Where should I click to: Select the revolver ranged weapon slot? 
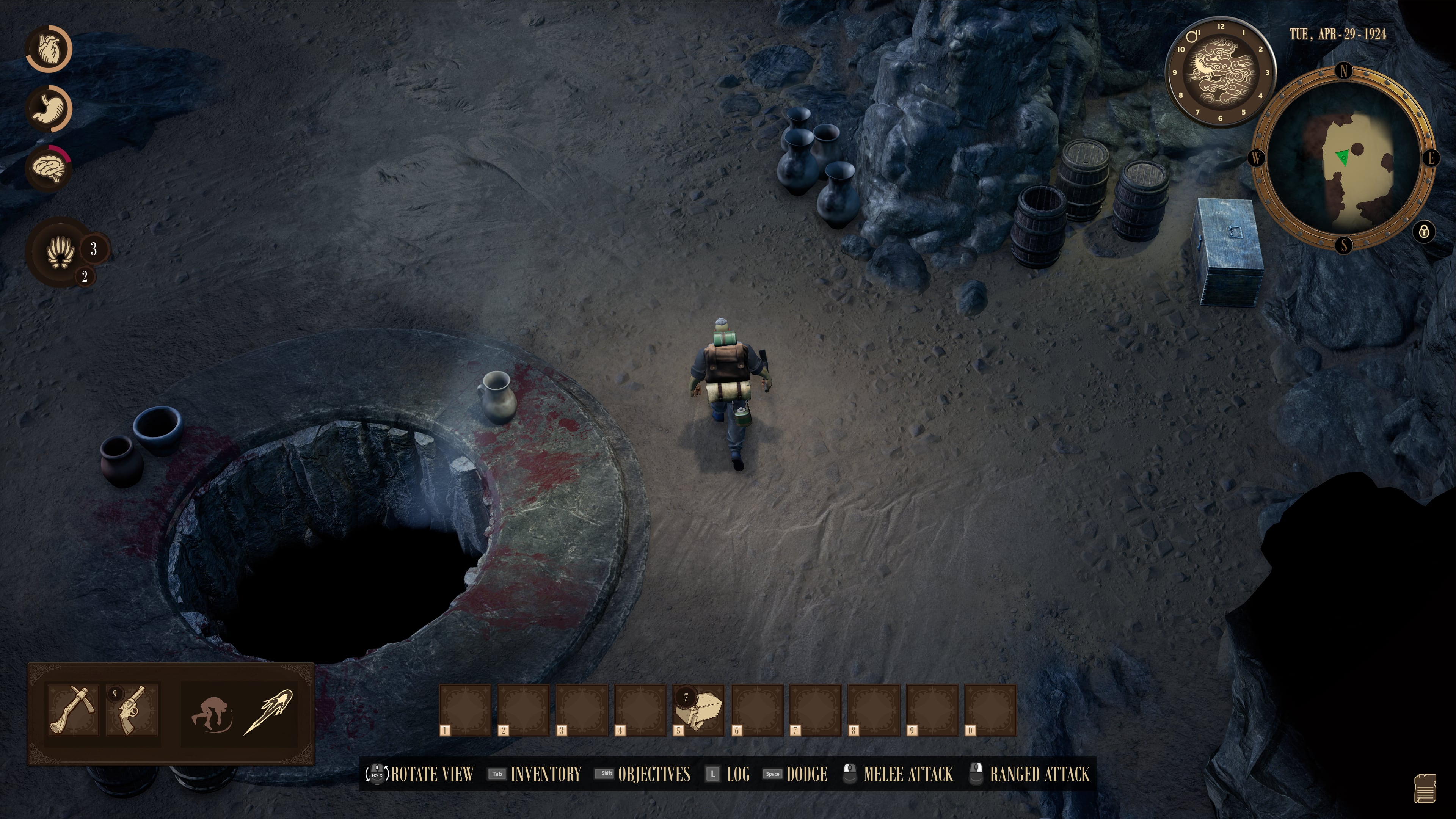pos(132,711)
